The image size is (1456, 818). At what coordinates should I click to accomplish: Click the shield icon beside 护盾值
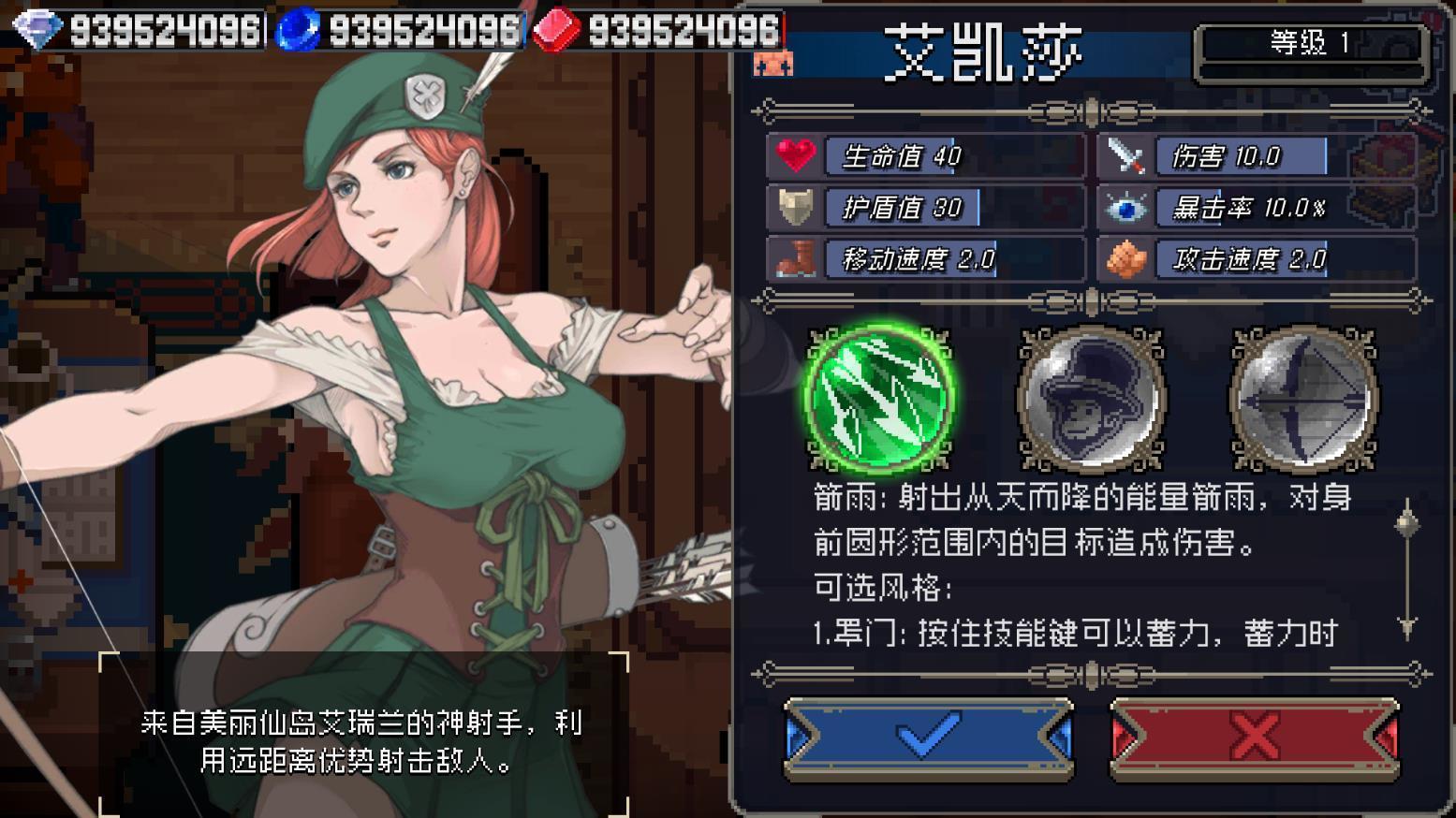(x=798, y=207)
